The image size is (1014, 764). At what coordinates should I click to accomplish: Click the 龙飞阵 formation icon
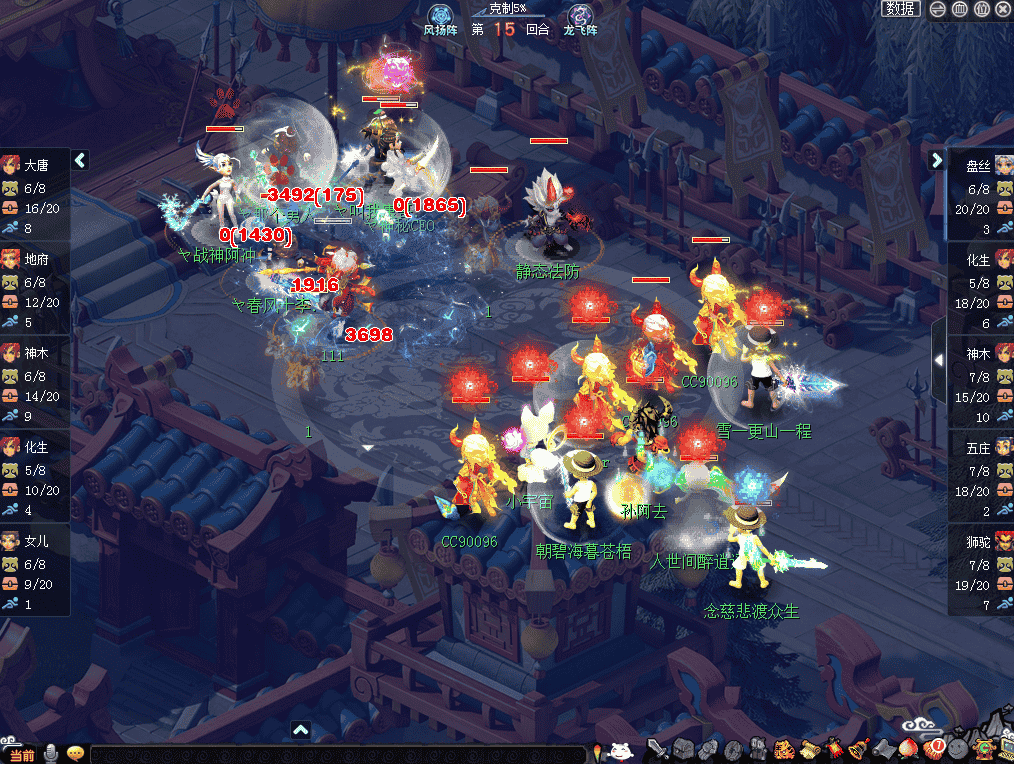[x=580, y=17]
